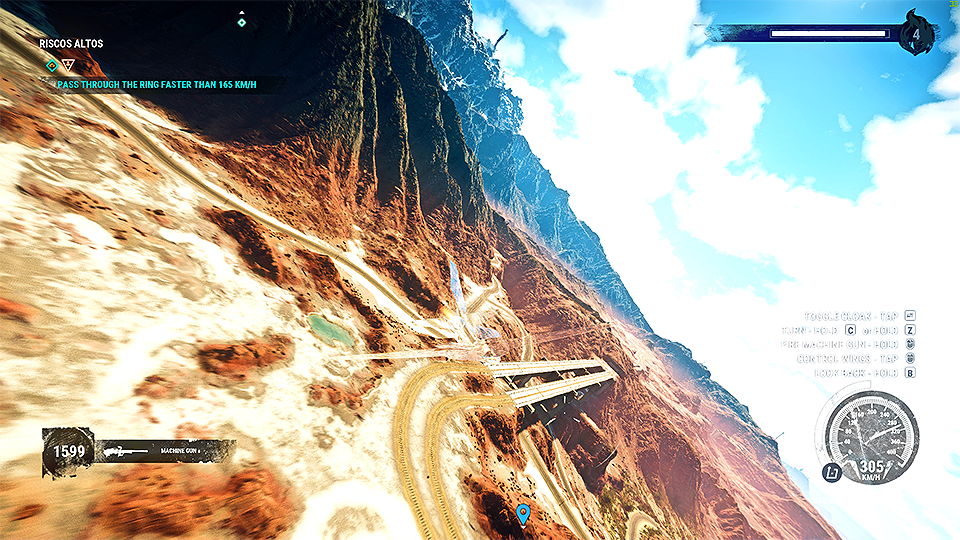Select the ring speed objective text
This screenshot has width=960, height=540.
157,85
